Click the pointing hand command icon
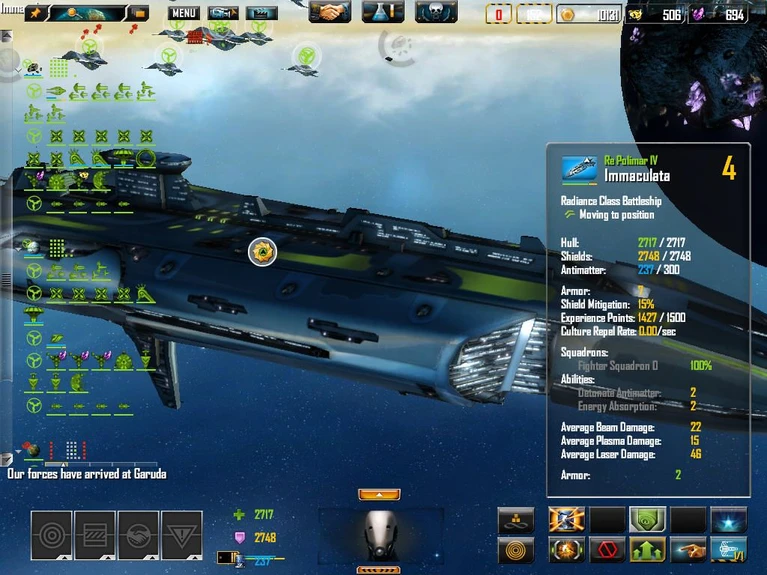The width and height of the screenshot is (767, 575). 688,549
